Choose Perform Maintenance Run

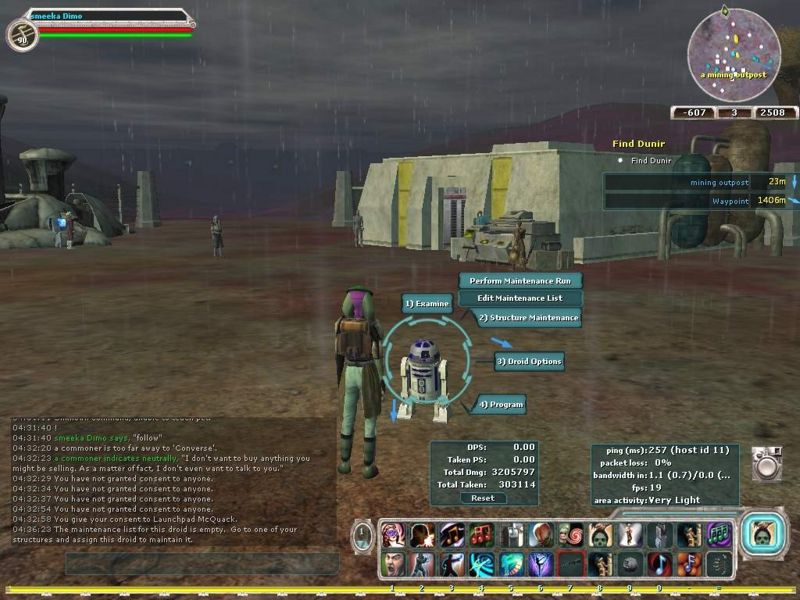pyautogui.click(x=519, y=281)
